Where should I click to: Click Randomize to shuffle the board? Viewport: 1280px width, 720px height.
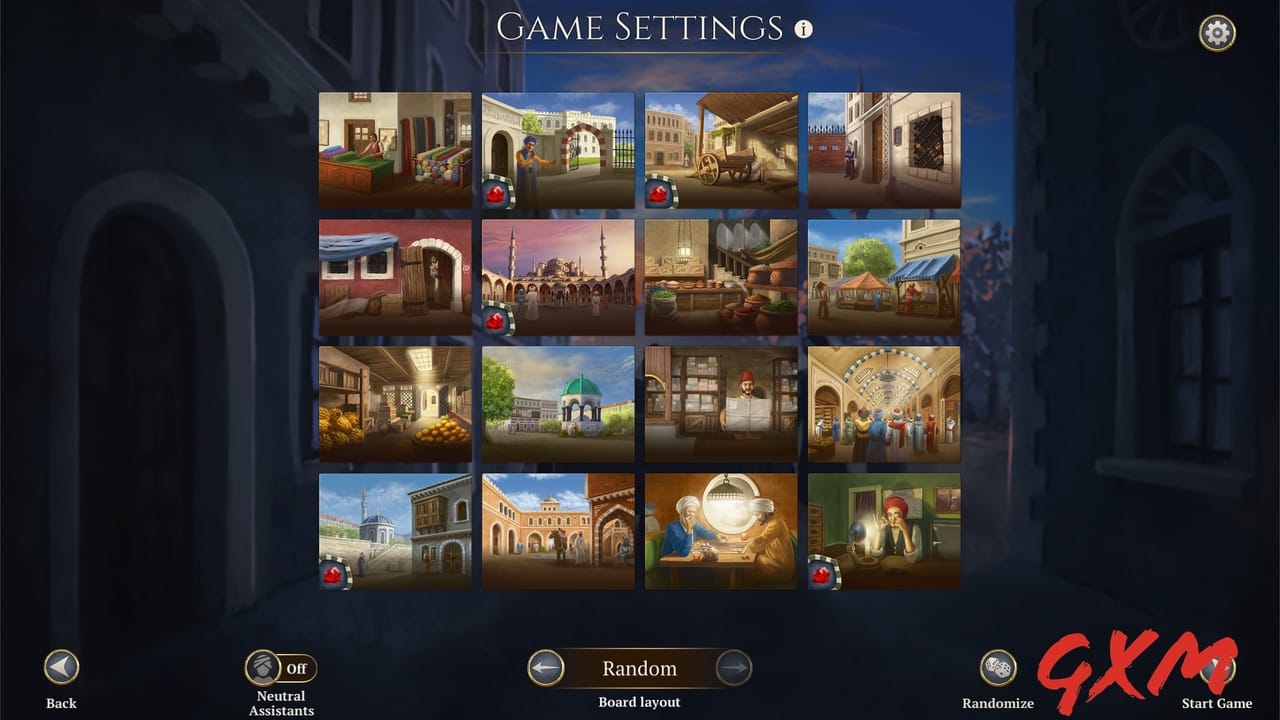tap(997, 668)
